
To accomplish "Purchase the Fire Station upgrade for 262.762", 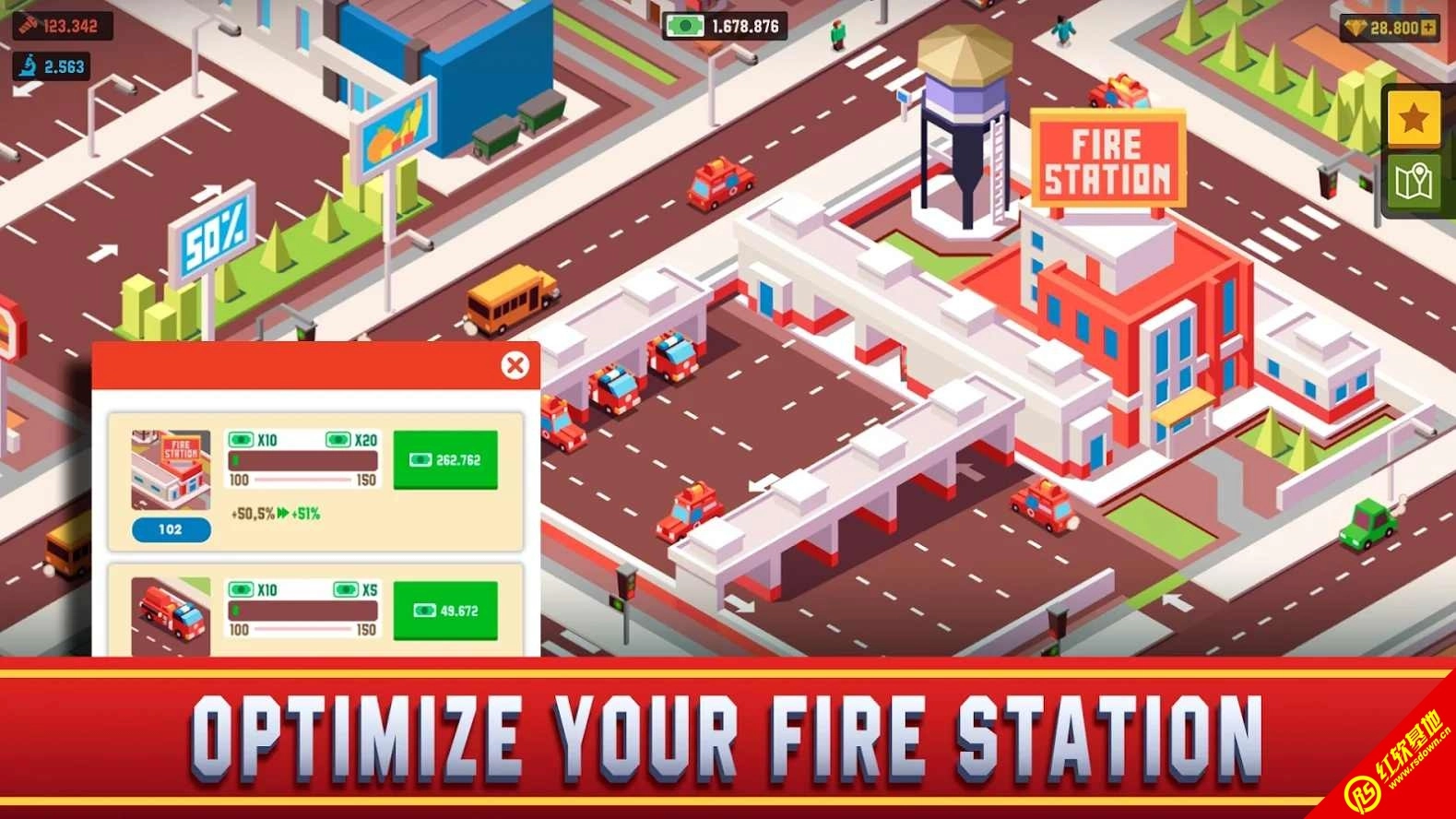I will (445, 461).
